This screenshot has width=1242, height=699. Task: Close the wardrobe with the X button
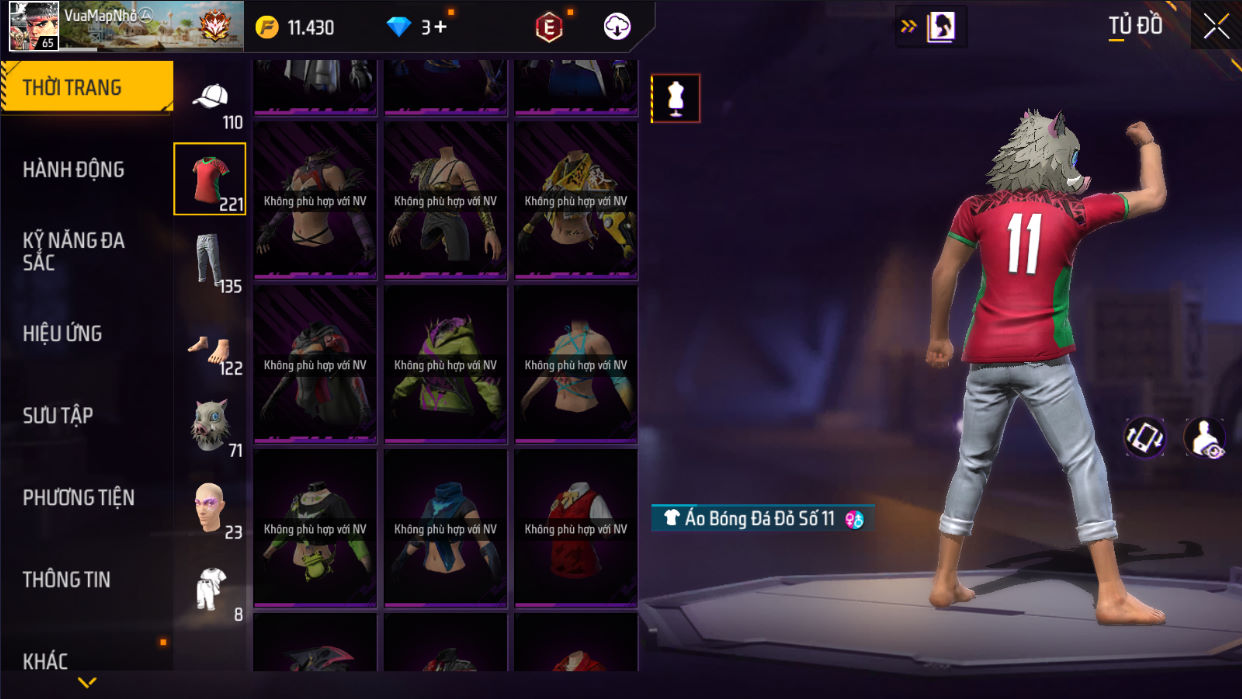pos(1216,27)
